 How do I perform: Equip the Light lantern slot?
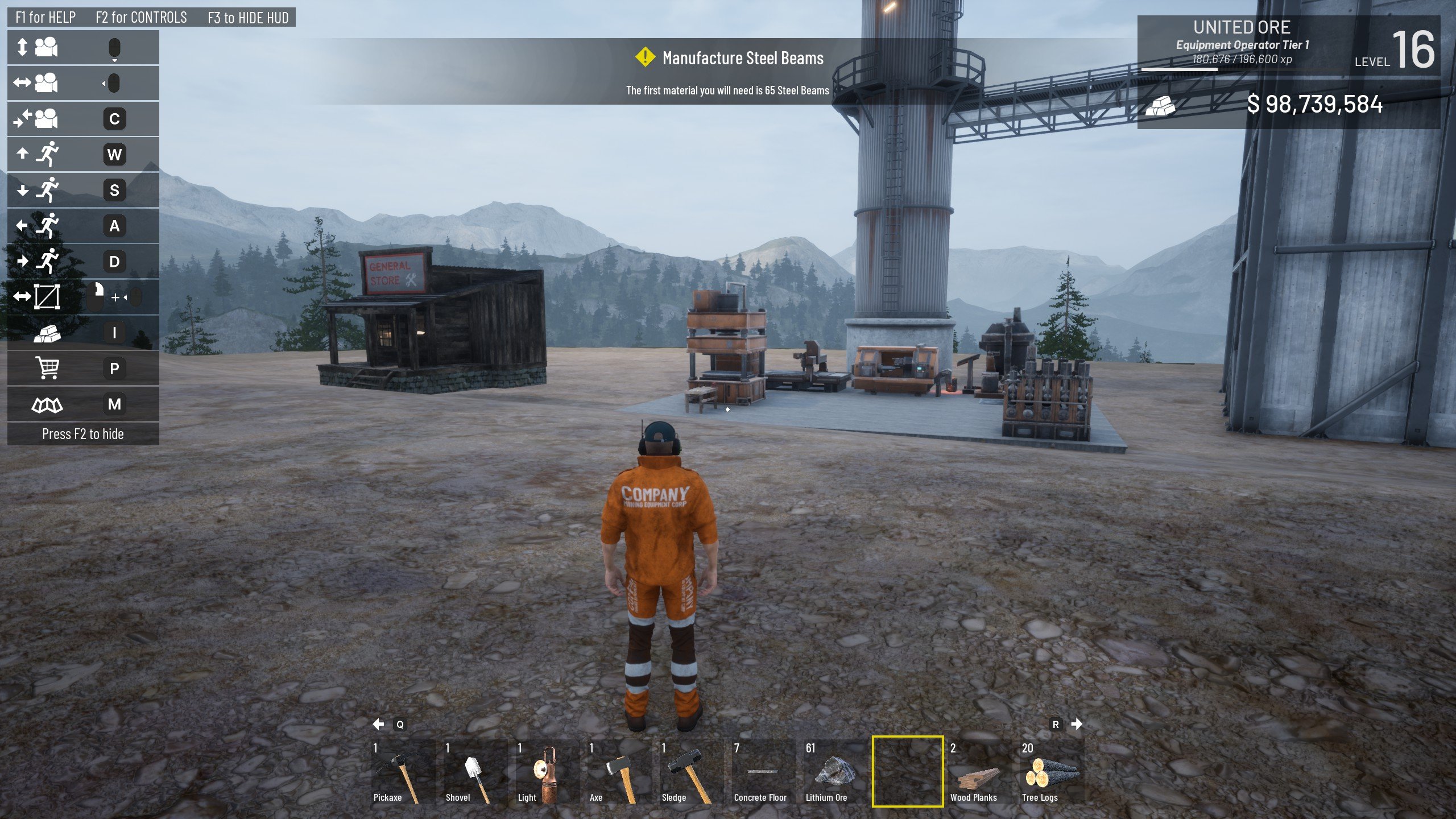click(x=547, y=772)
